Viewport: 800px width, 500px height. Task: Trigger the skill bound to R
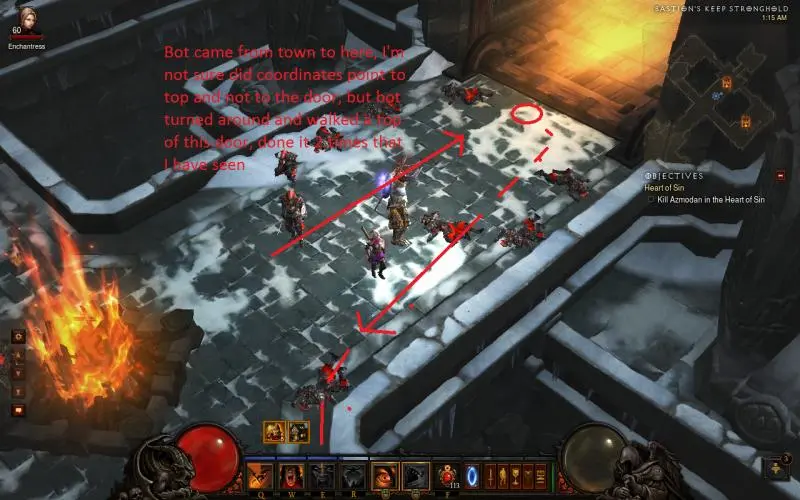(352, 476)
